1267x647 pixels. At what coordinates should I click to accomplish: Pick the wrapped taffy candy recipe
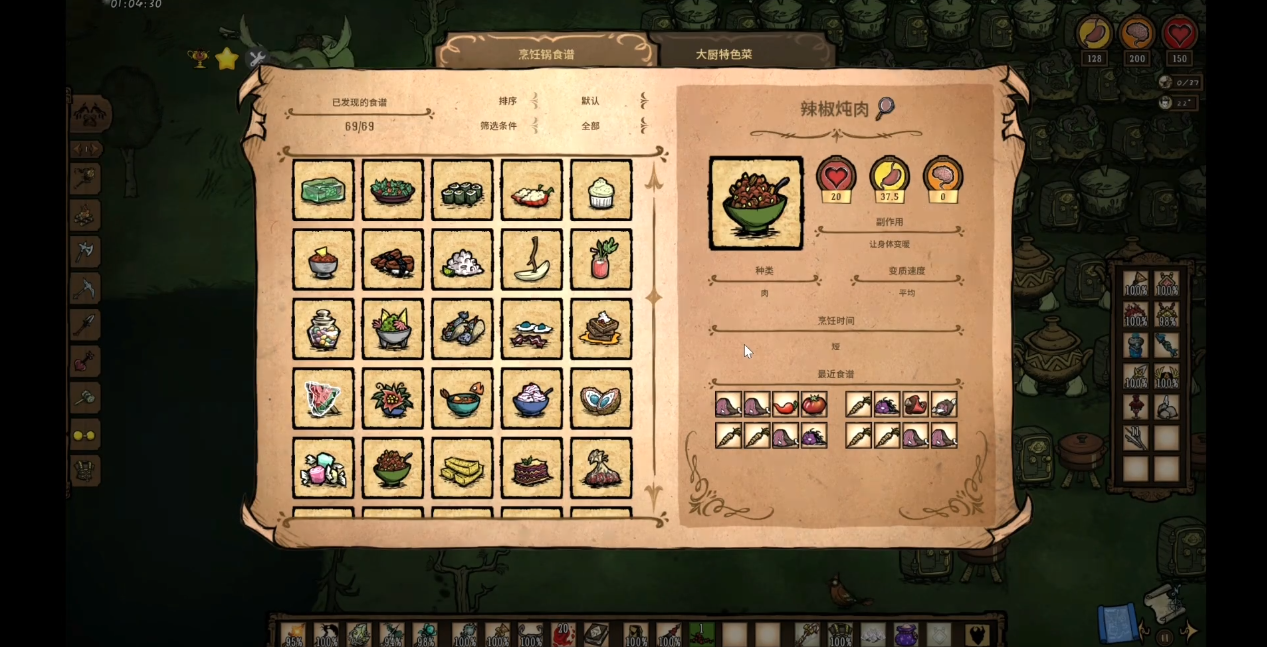(323, 468)
